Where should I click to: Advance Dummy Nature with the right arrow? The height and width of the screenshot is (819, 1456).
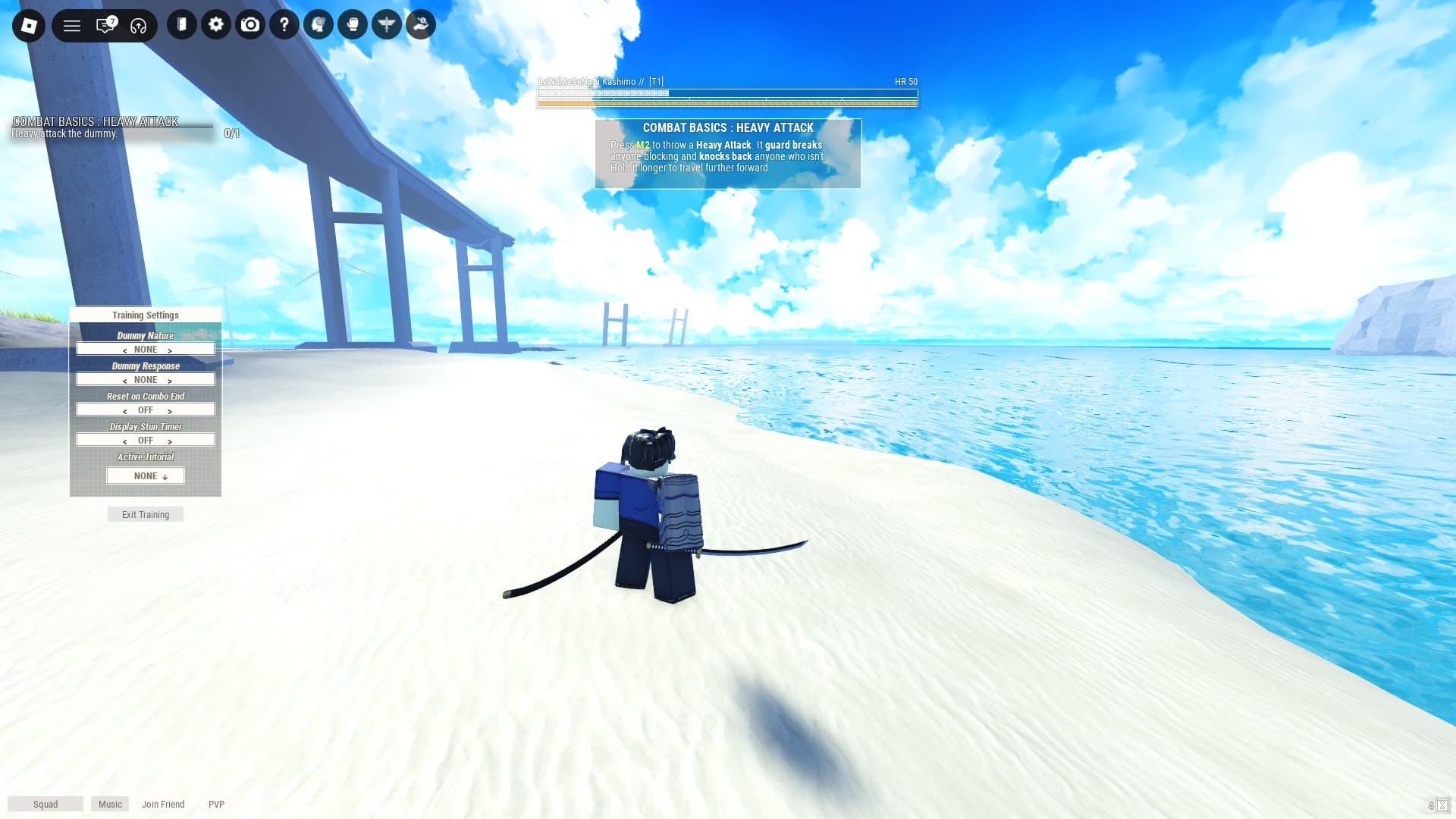point(170,350)
